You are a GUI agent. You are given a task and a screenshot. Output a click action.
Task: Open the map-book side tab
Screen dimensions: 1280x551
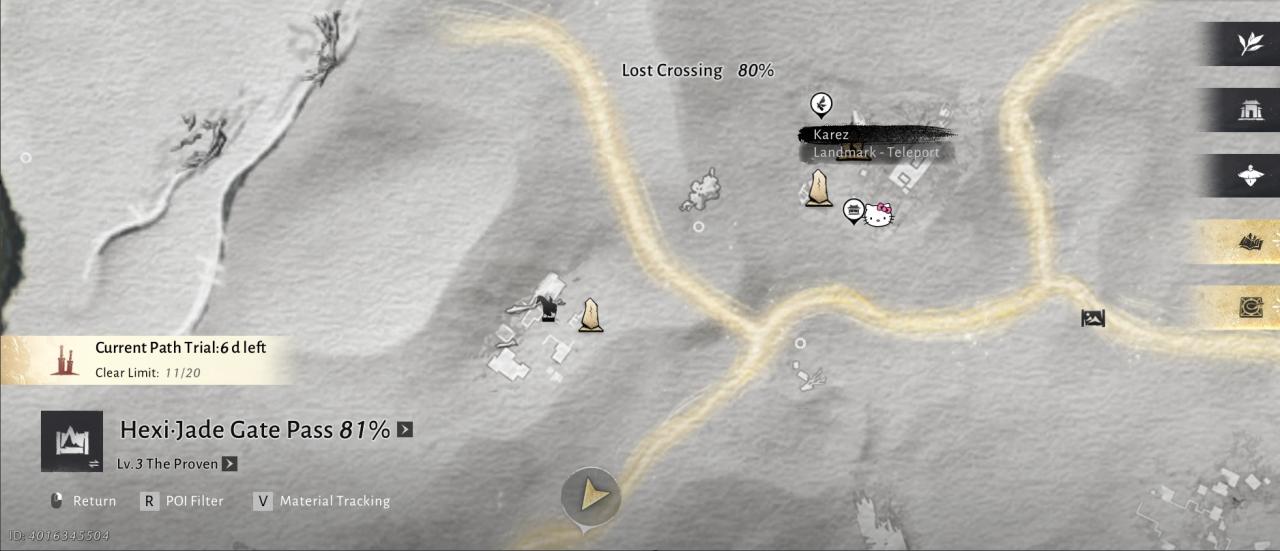click(x=1250, y=242)
